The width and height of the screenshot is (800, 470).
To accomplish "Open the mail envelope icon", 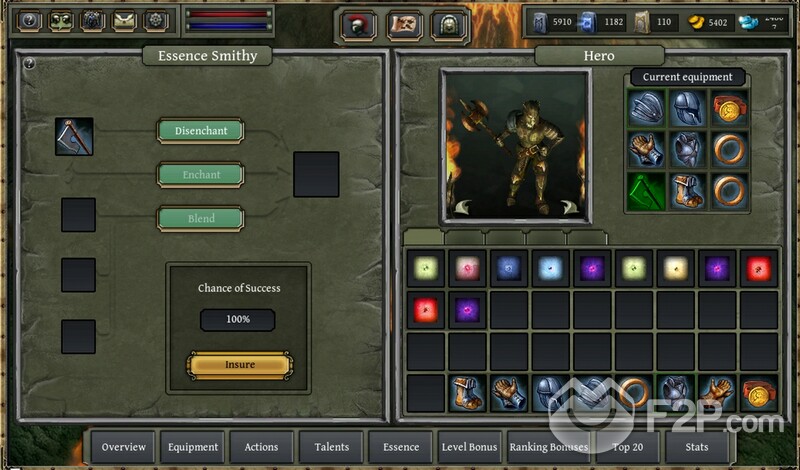I will click(124, 20).
